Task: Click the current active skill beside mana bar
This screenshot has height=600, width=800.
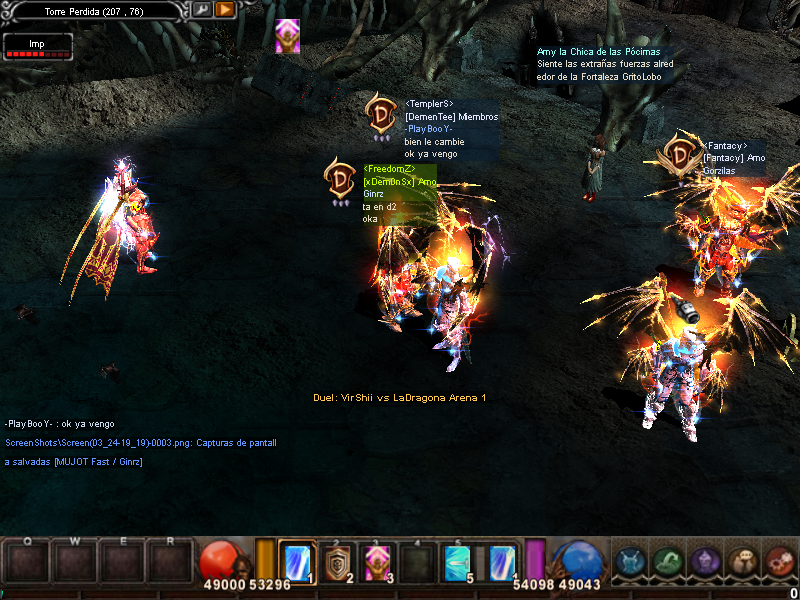Action: click(x=503, y=561)
